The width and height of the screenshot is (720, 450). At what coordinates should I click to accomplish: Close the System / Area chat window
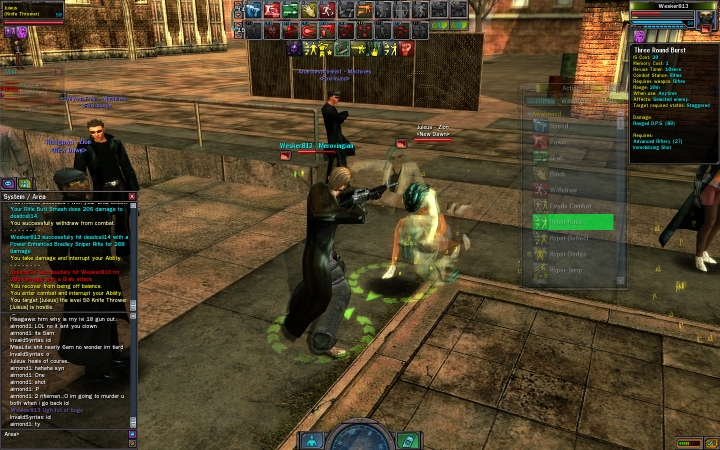132,197
